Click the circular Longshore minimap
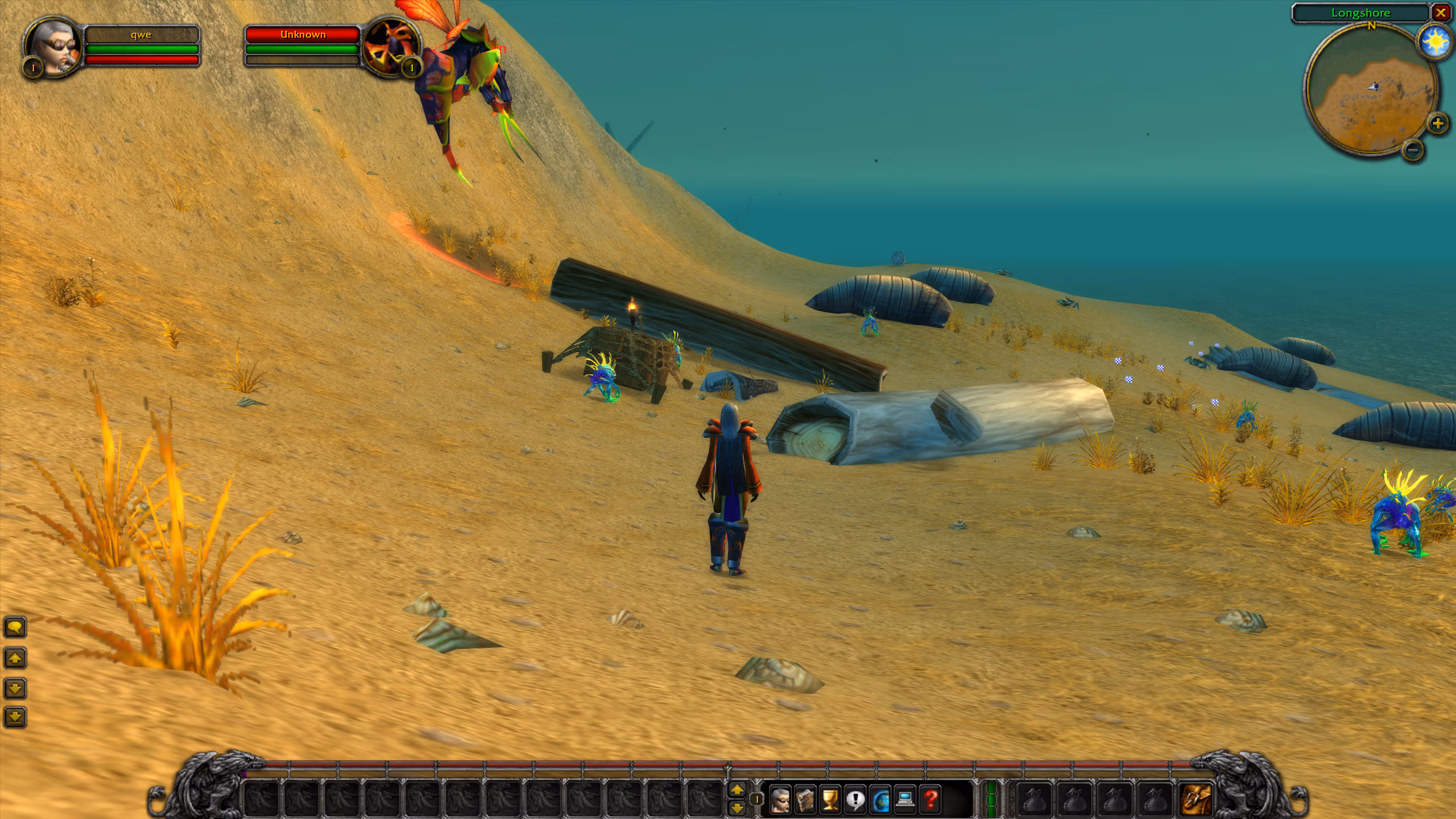Viewport: 1456px width, 819px height. tap(1371, 91)
